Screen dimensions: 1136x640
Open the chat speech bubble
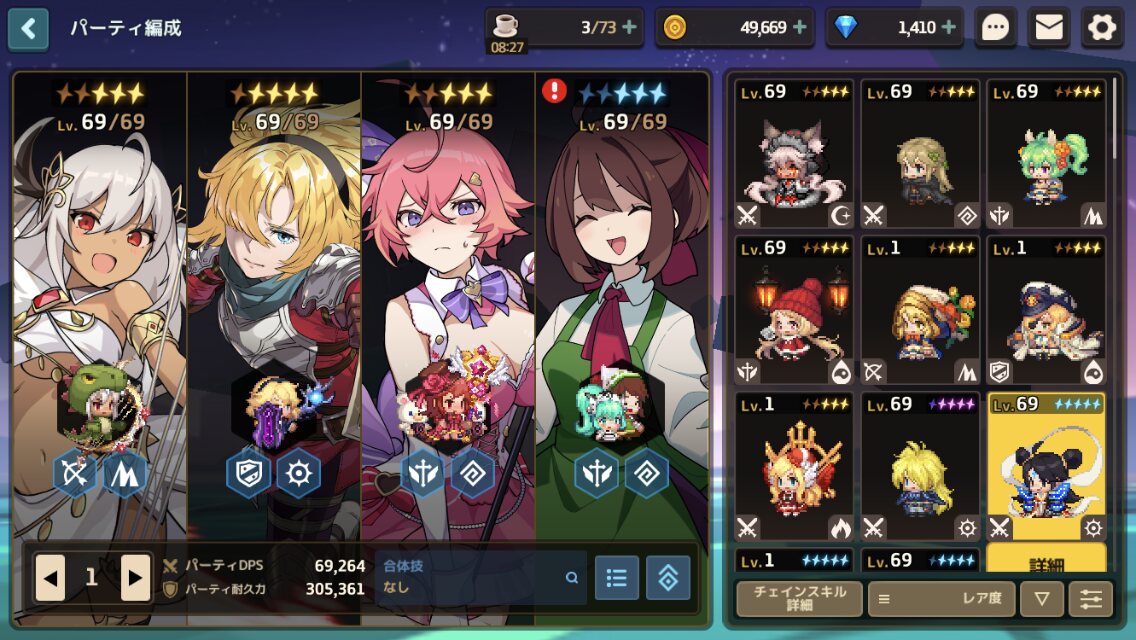tap(995, 28)
